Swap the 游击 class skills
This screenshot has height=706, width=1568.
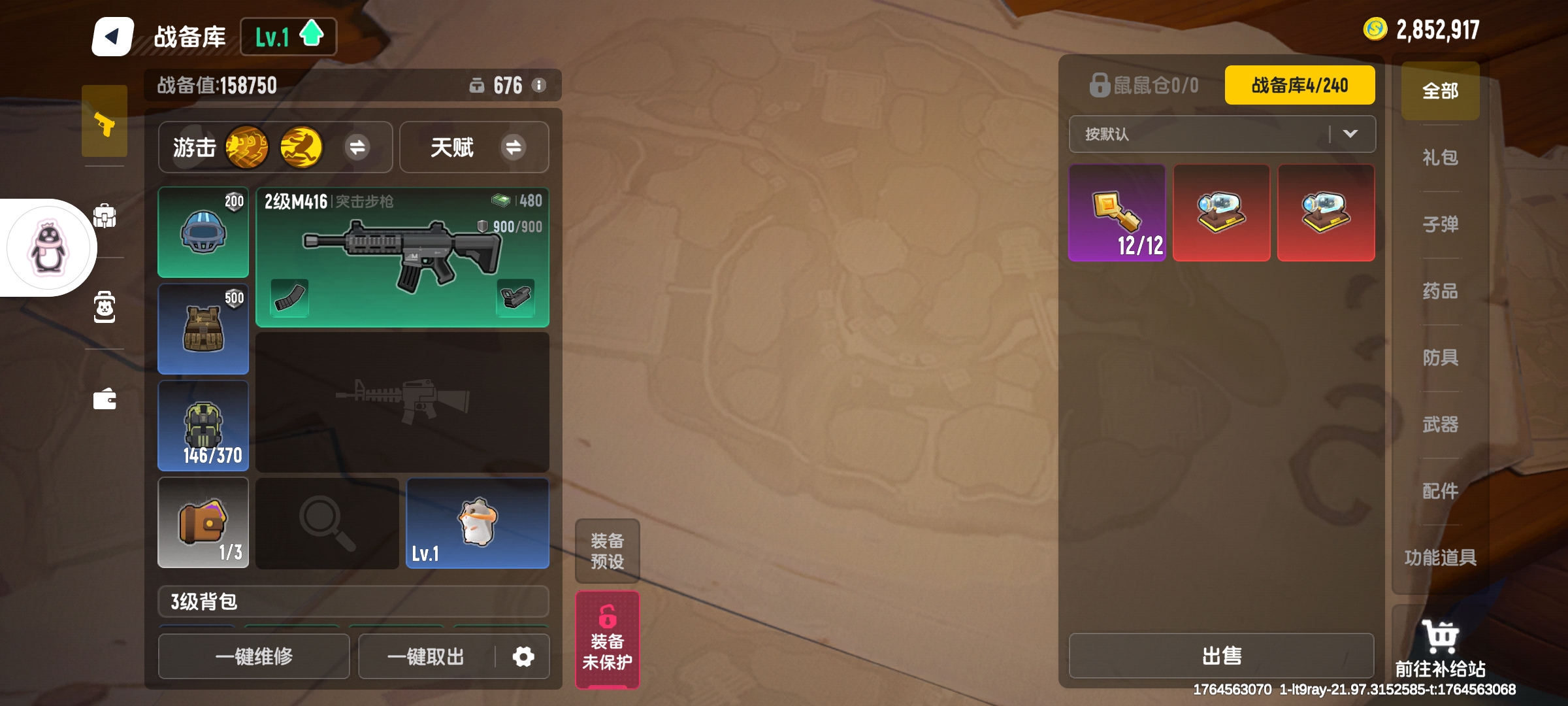[x=357, y=147]
